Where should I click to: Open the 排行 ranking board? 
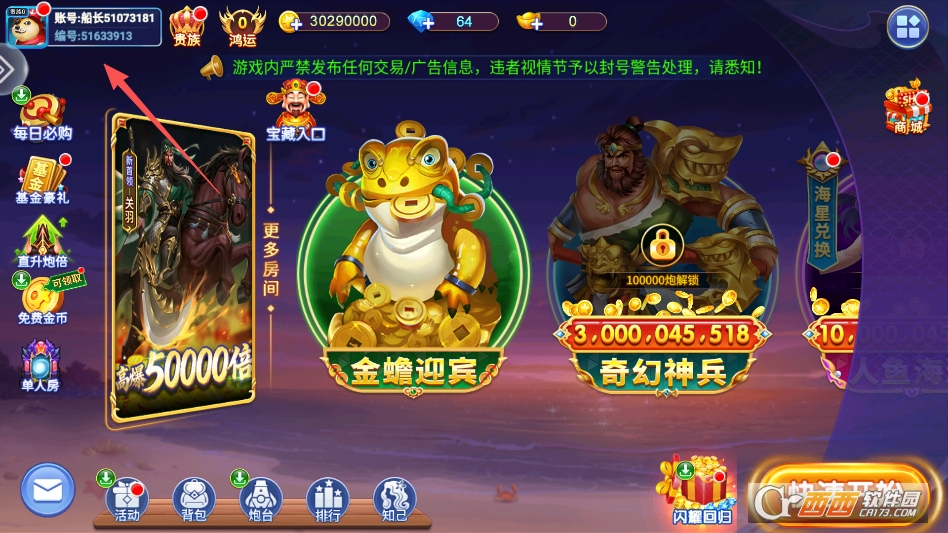pos(328,498)
